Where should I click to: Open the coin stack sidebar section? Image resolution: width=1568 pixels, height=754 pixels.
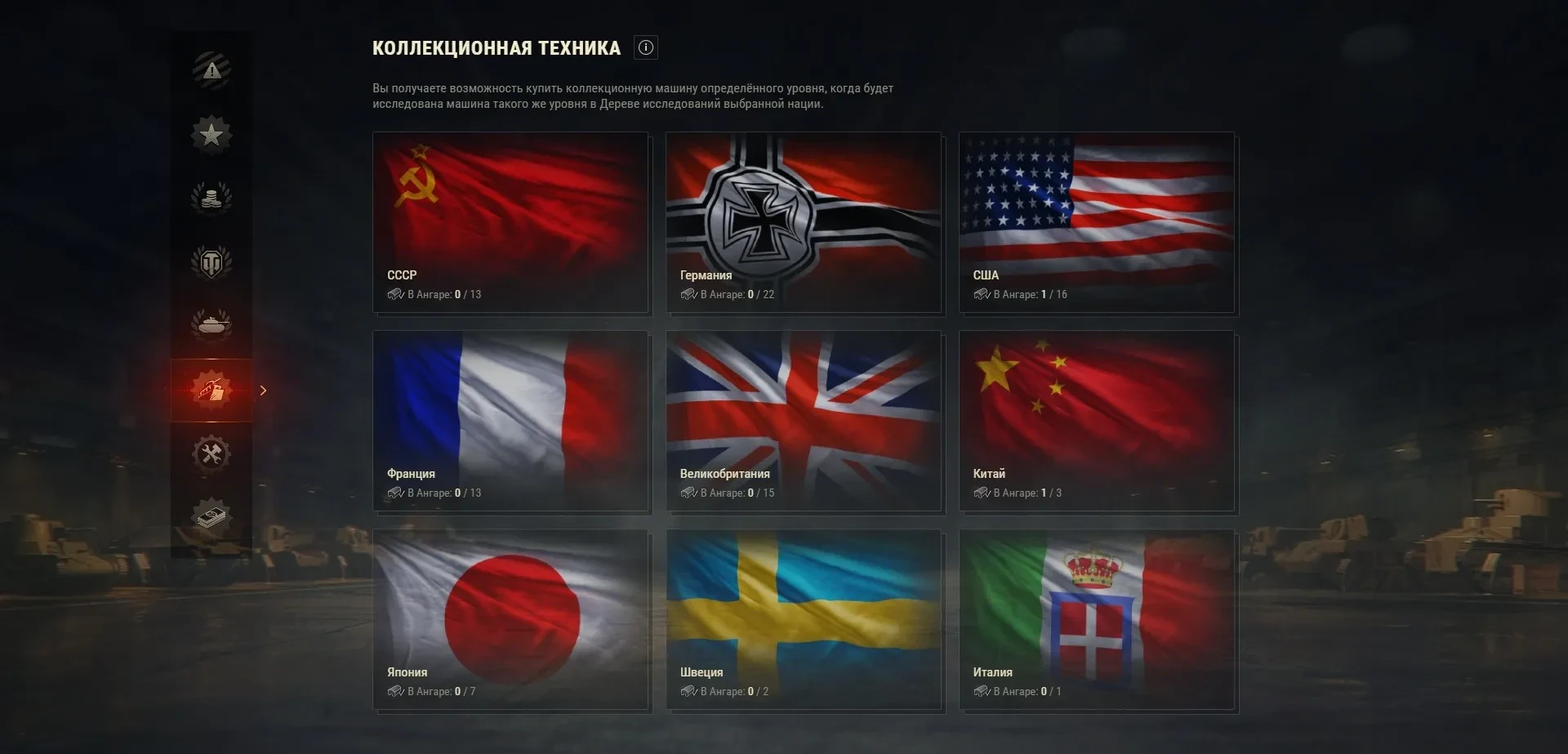coord(212,198)
